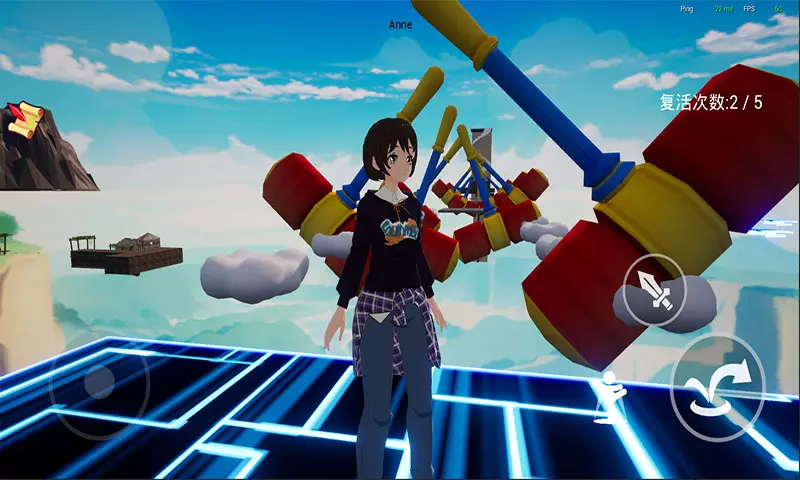Click the virtual movement joystick
The image size is (800, 480).
99,382
